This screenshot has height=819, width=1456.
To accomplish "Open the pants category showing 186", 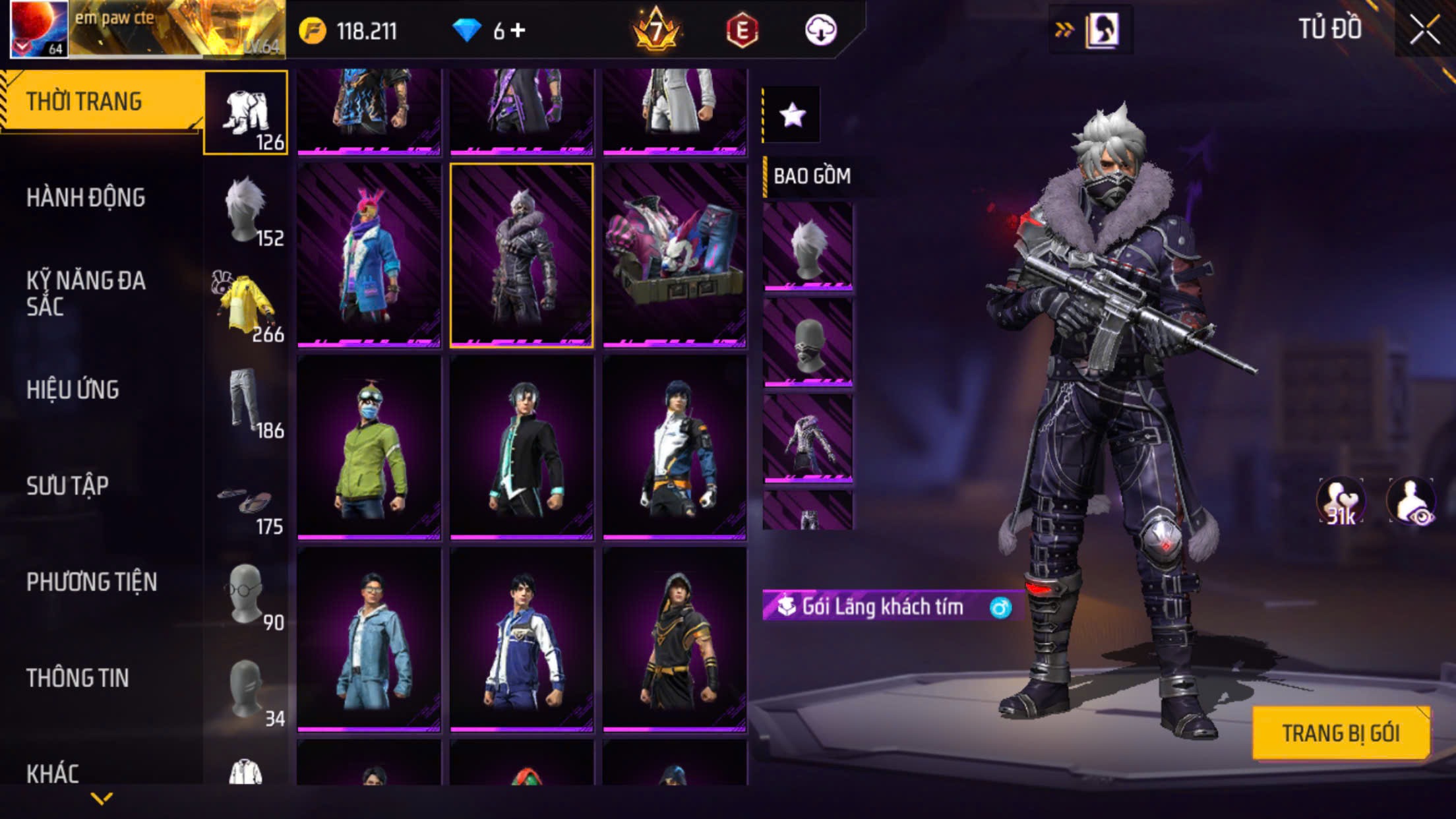I will coord(247,402).
